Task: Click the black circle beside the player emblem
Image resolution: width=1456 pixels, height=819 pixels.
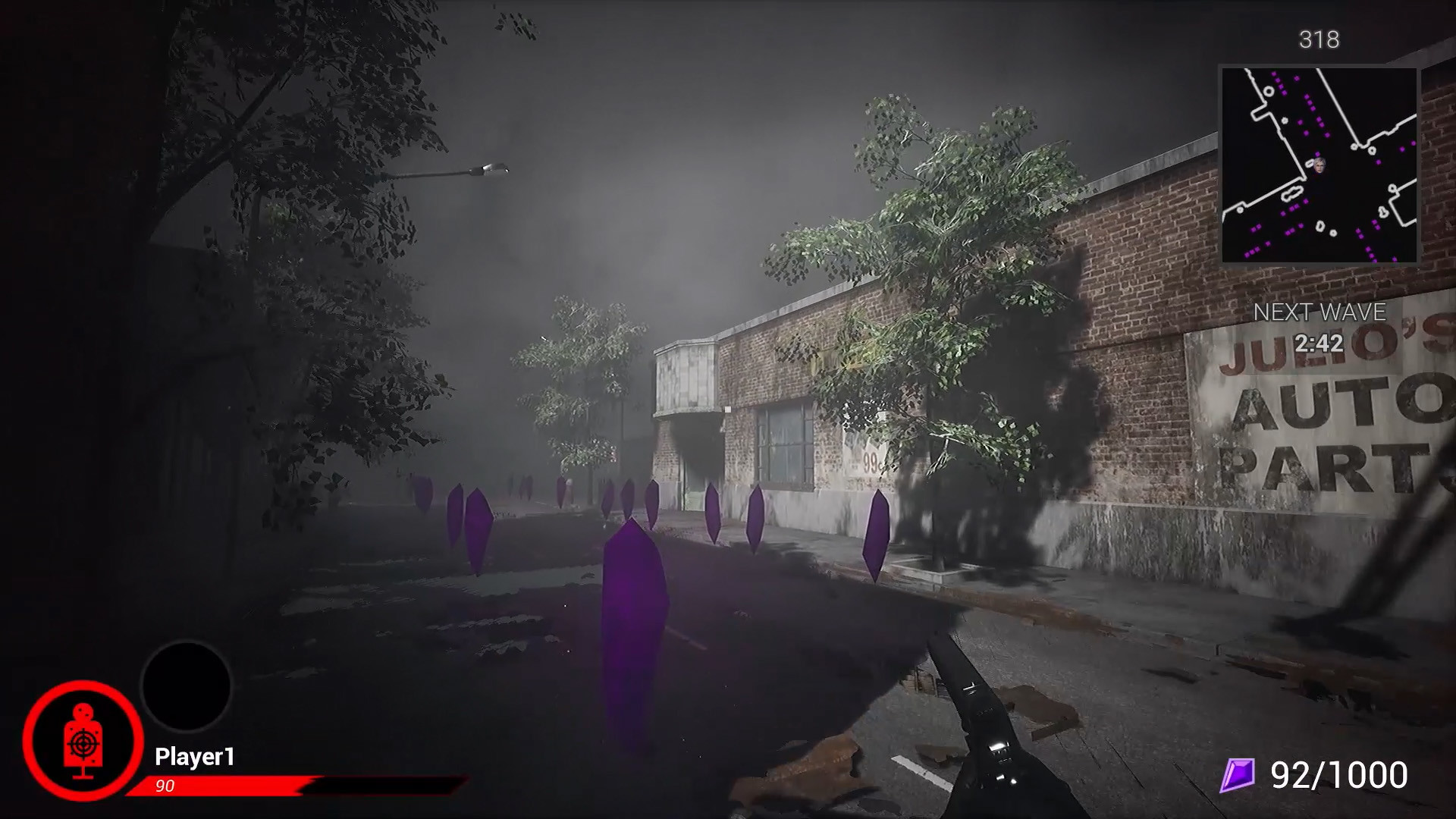Action: click(184, 685)
